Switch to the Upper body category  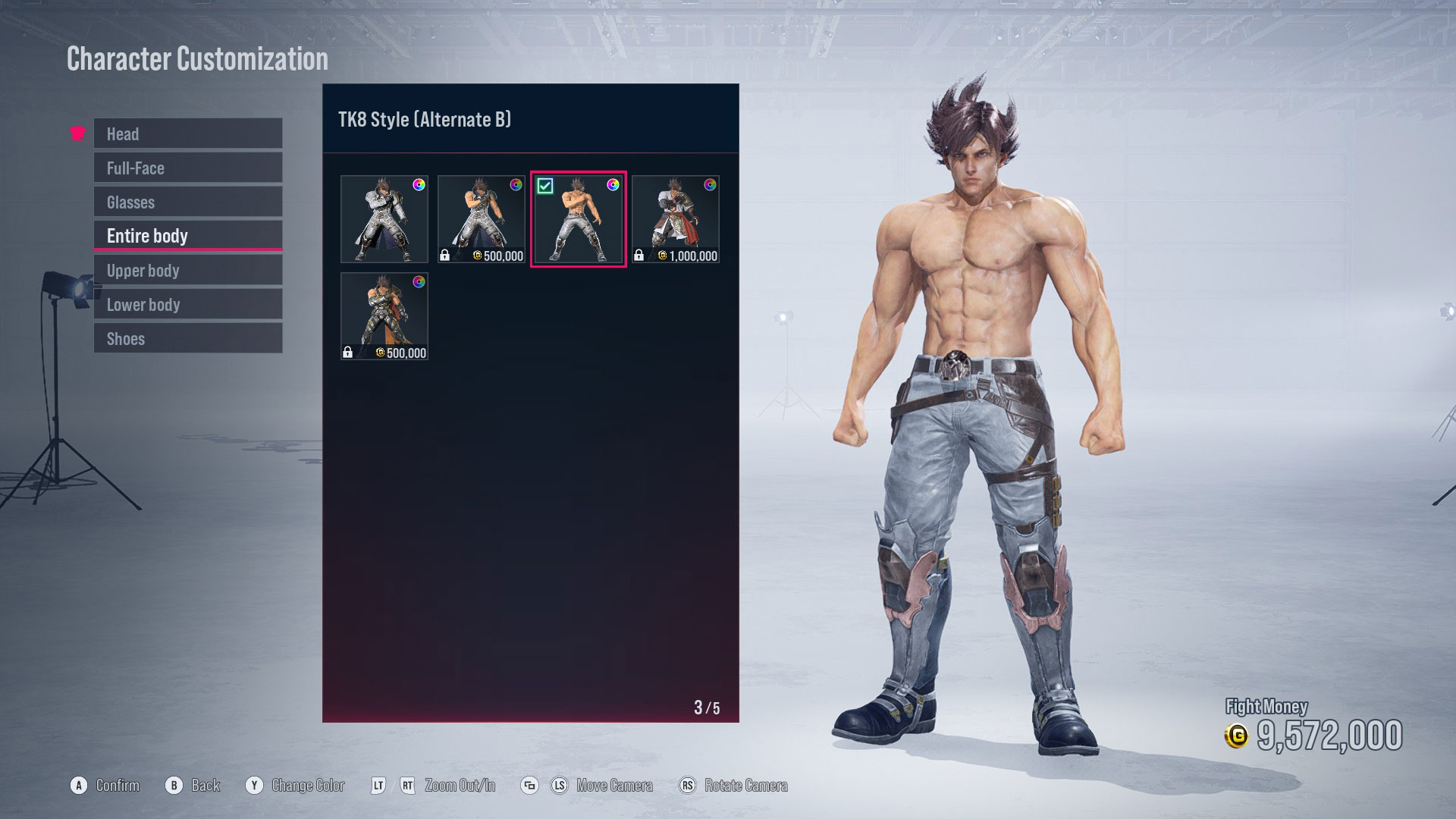pos(187,270)
